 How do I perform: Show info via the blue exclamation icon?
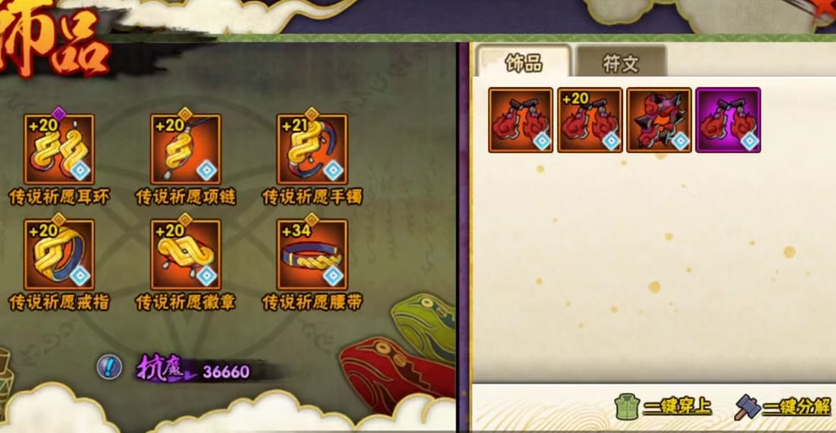(109, 367)
